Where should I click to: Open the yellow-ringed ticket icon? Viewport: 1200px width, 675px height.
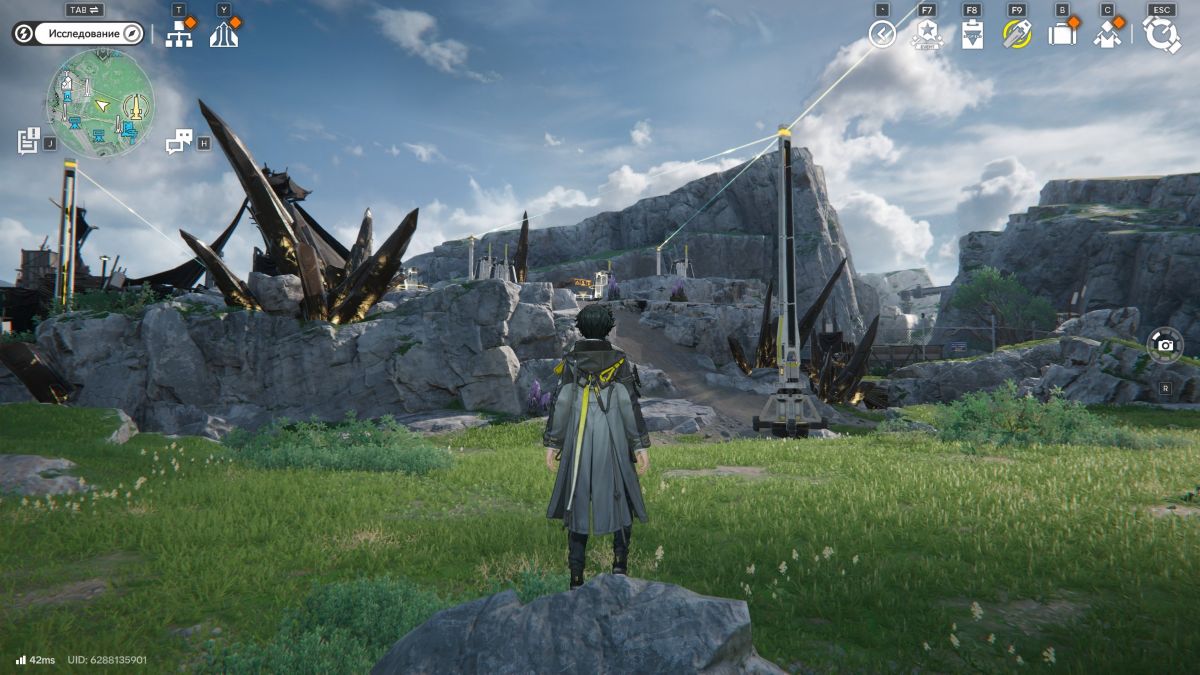pyautogui.click(x=1017, y=34)
